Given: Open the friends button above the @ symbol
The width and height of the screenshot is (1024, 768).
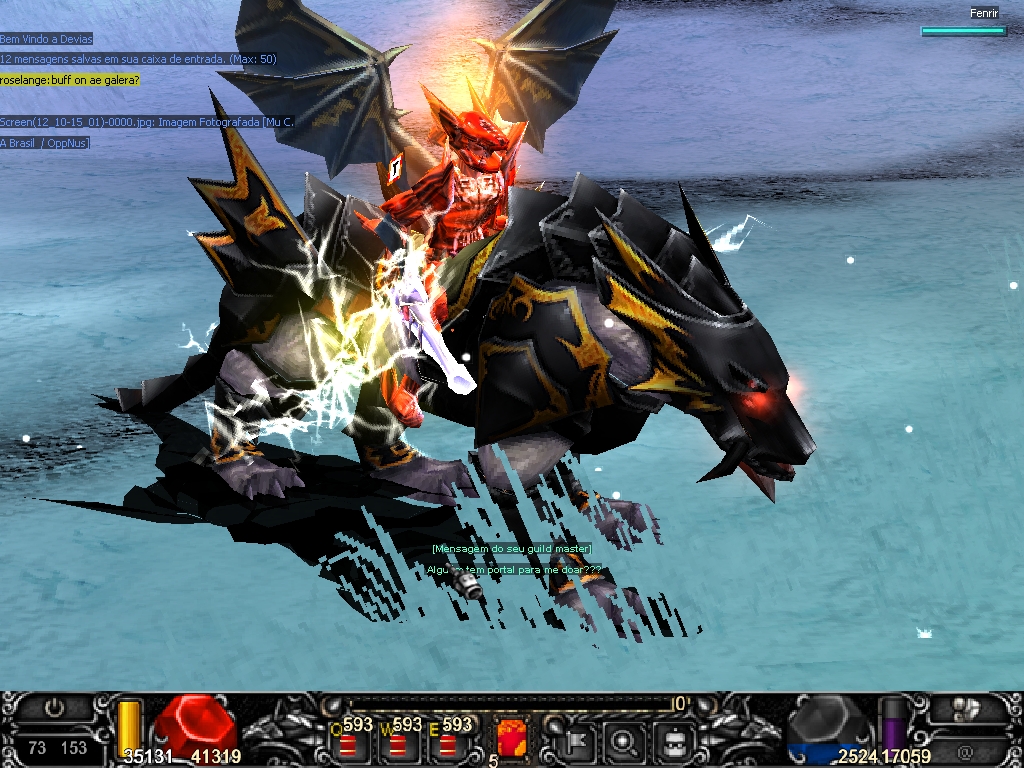Looking at the screenshot, I should tap(965, 710).
